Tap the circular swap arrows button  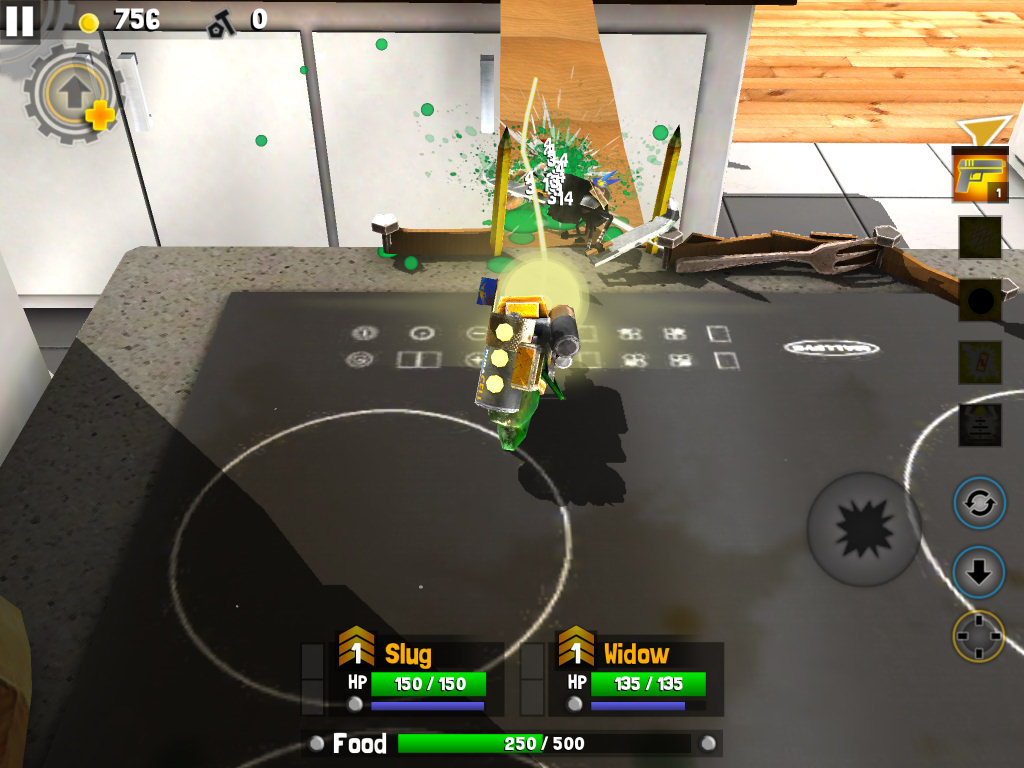coord(978,503)
